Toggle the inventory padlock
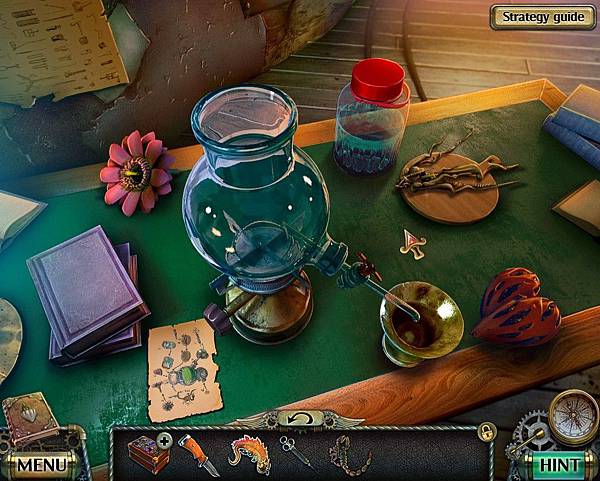This screenshot has height=481, width=600. click(487, 432)
